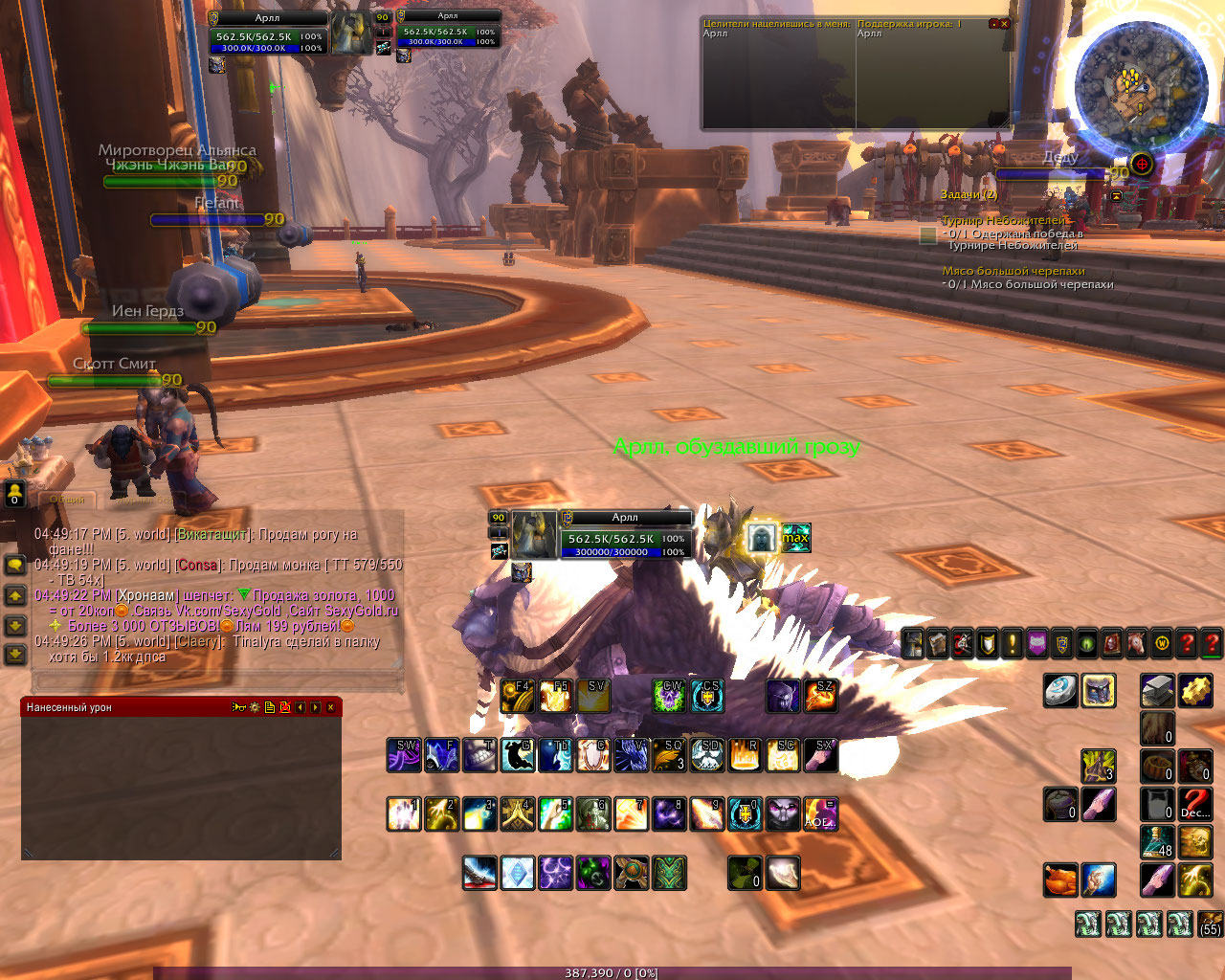The height and width of the screenshot is (980, 1225).
Task: Use the anvil profession icon
Action: 1157,691
